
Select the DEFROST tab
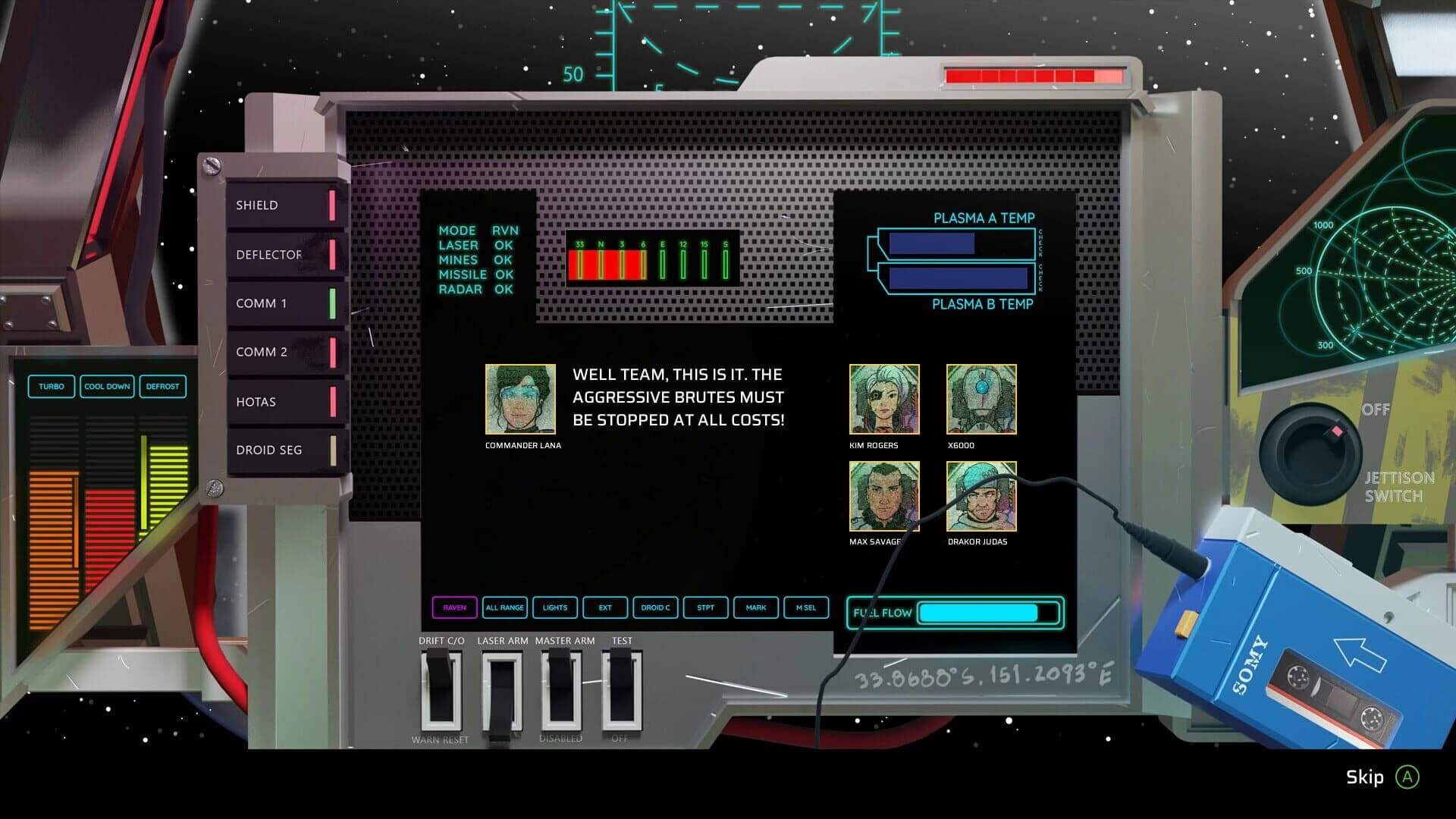point(164,387)
